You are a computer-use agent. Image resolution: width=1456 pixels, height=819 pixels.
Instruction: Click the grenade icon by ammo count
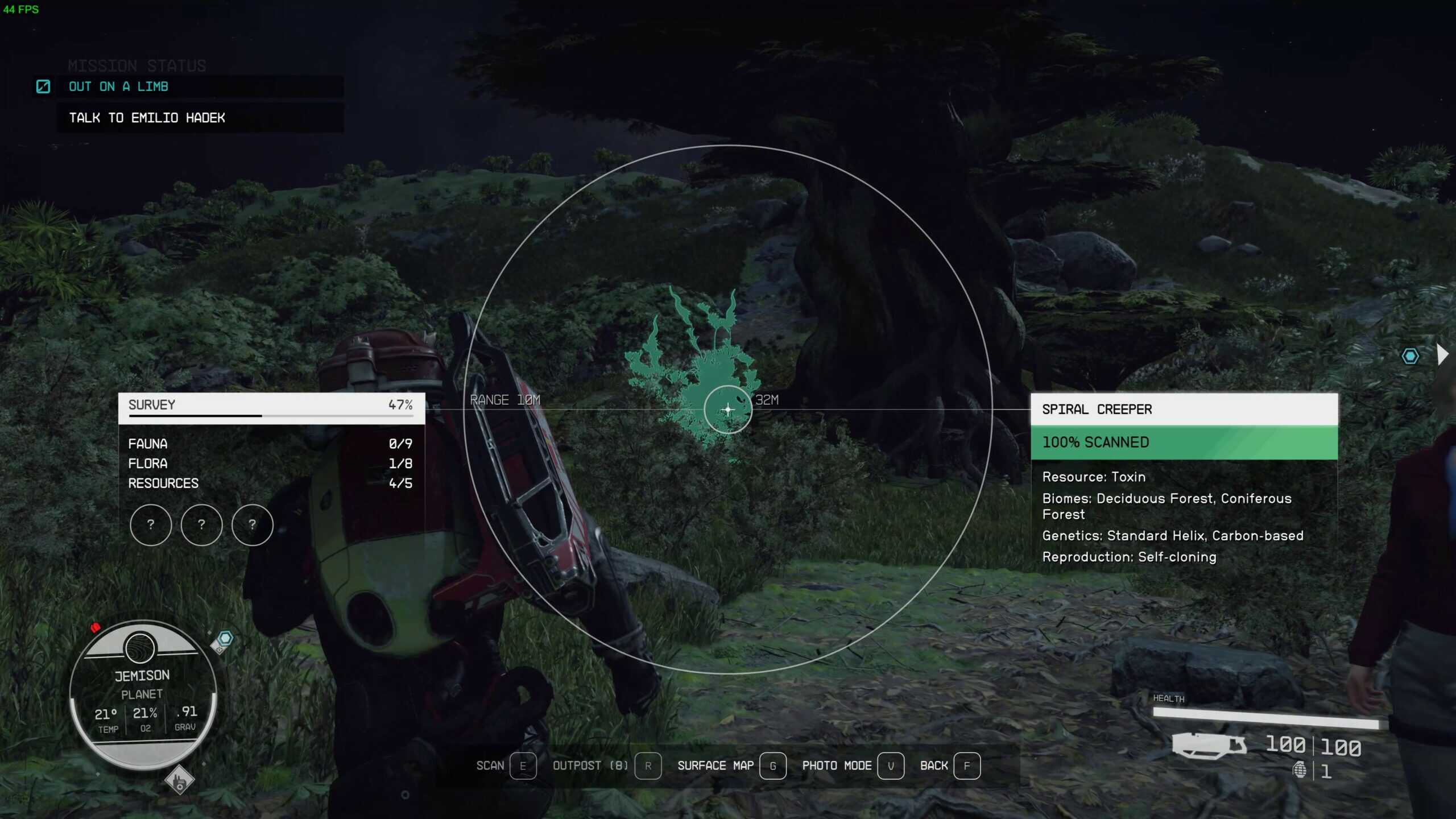(x=1299, y=771)
